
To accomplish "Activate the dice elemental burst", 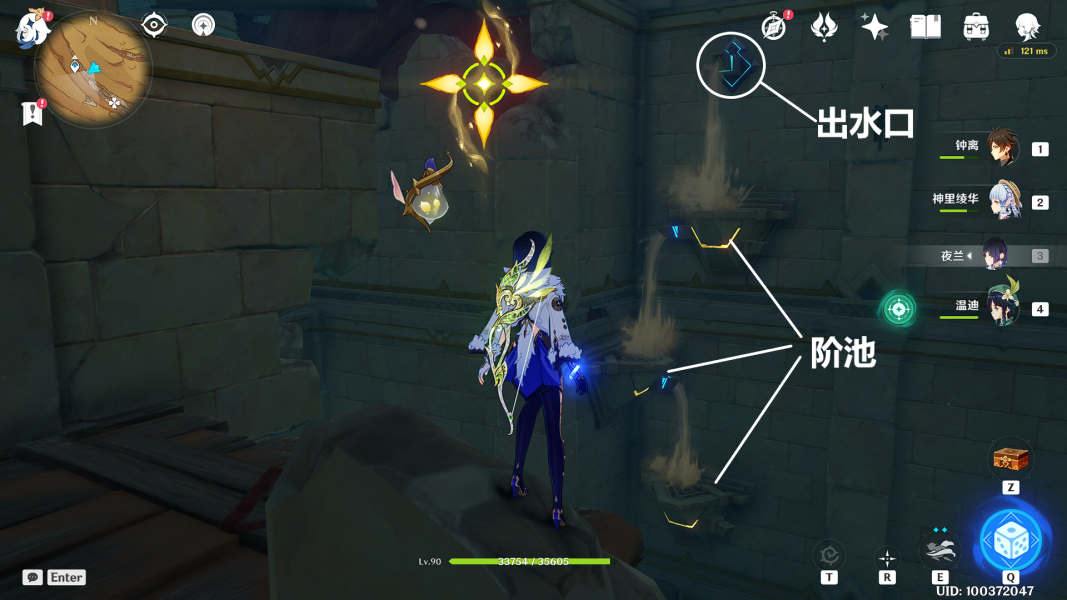I will point(1011,542).
